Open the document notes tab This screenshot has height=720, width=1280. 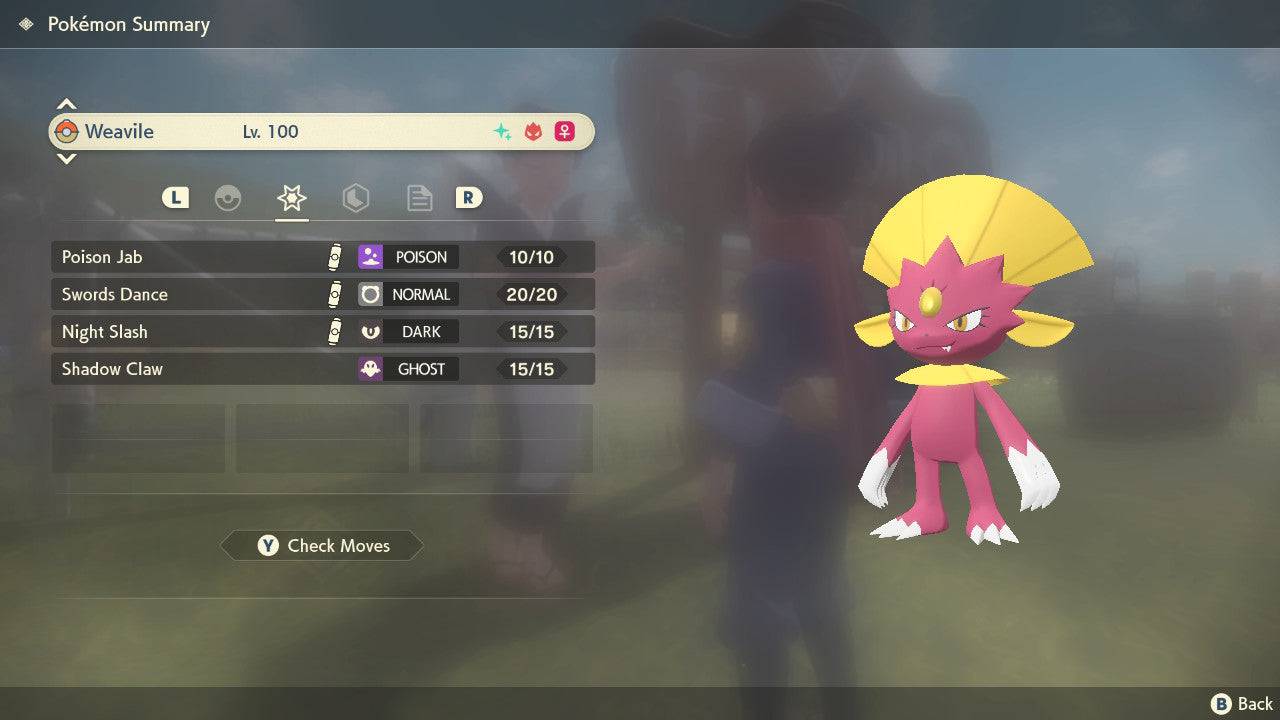tap(419, 198)
